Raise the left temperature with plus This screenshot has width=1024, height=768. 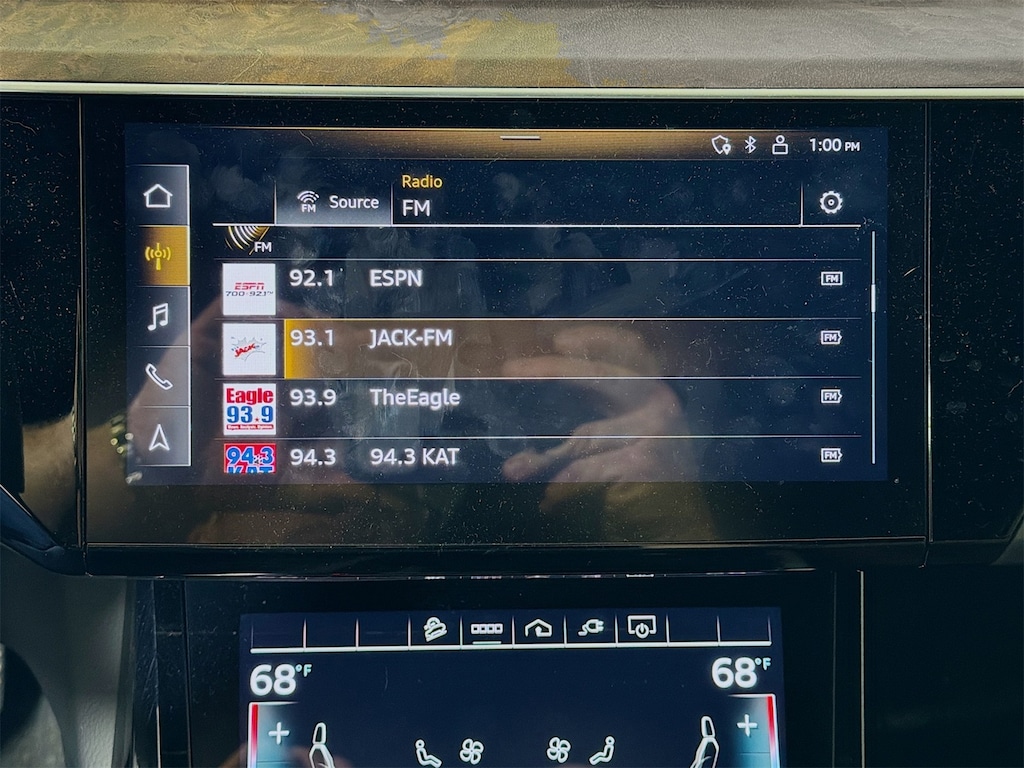(x=278, y=733)
